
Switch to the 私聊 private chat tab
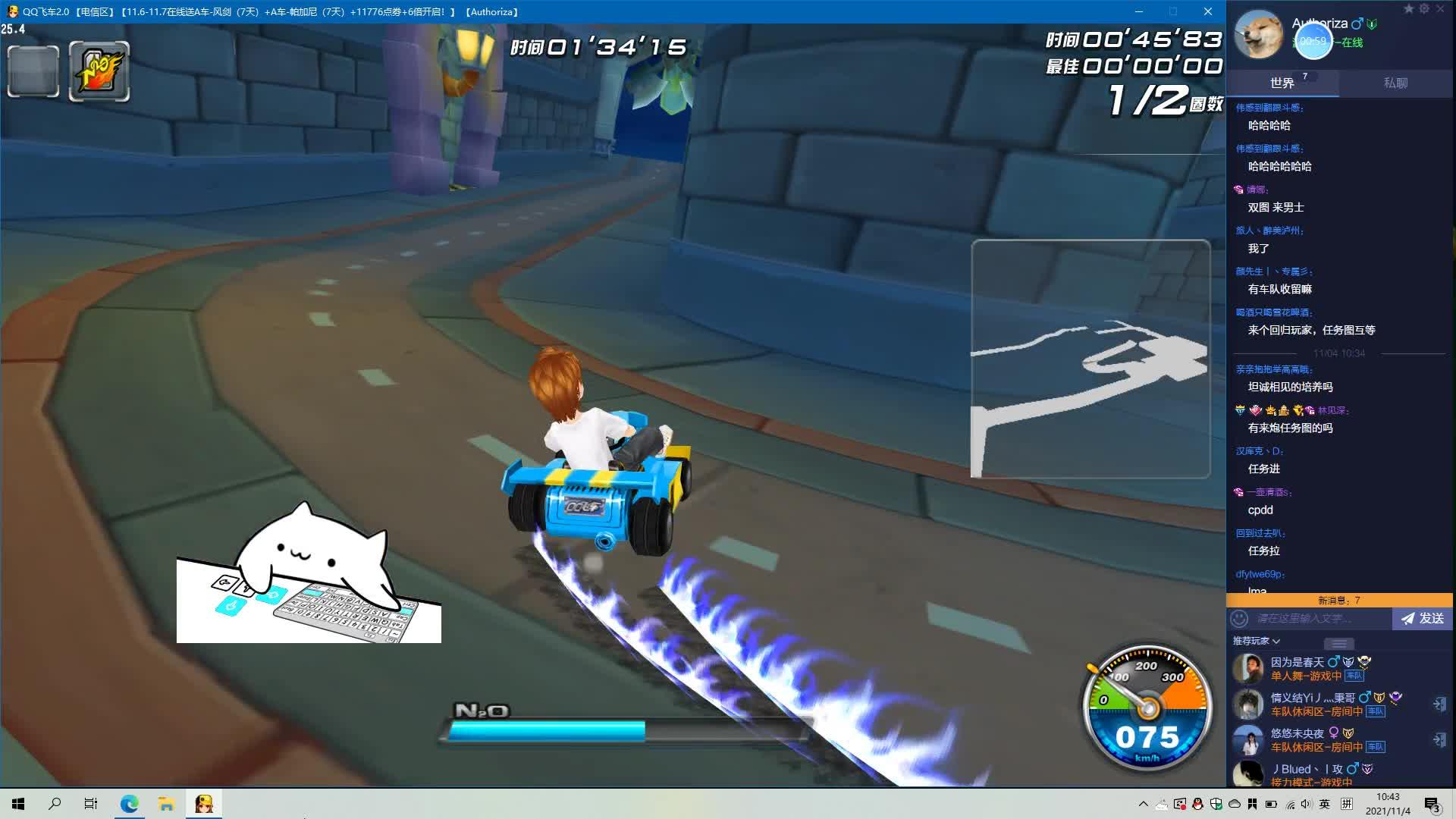[1395, 83]
